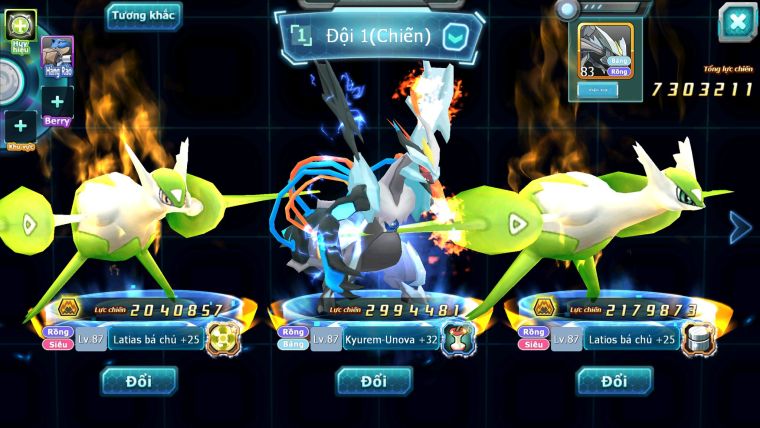760x428 pixels.
Task: Open Kyurem-Unova's held item icon
Action: (458, 339)
